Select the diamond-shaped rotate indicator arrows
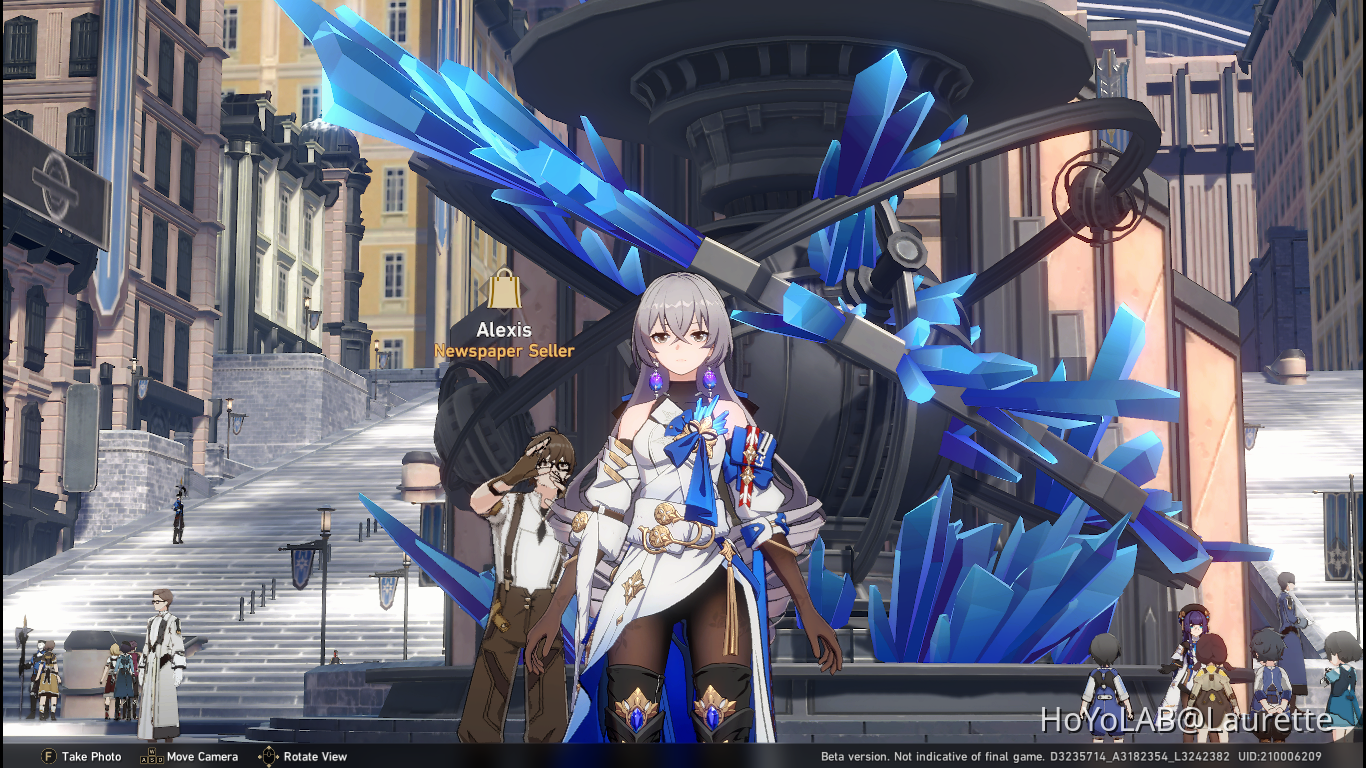Image resolution: width=1366 pixels, height=768 pixels. coord(268,757)
